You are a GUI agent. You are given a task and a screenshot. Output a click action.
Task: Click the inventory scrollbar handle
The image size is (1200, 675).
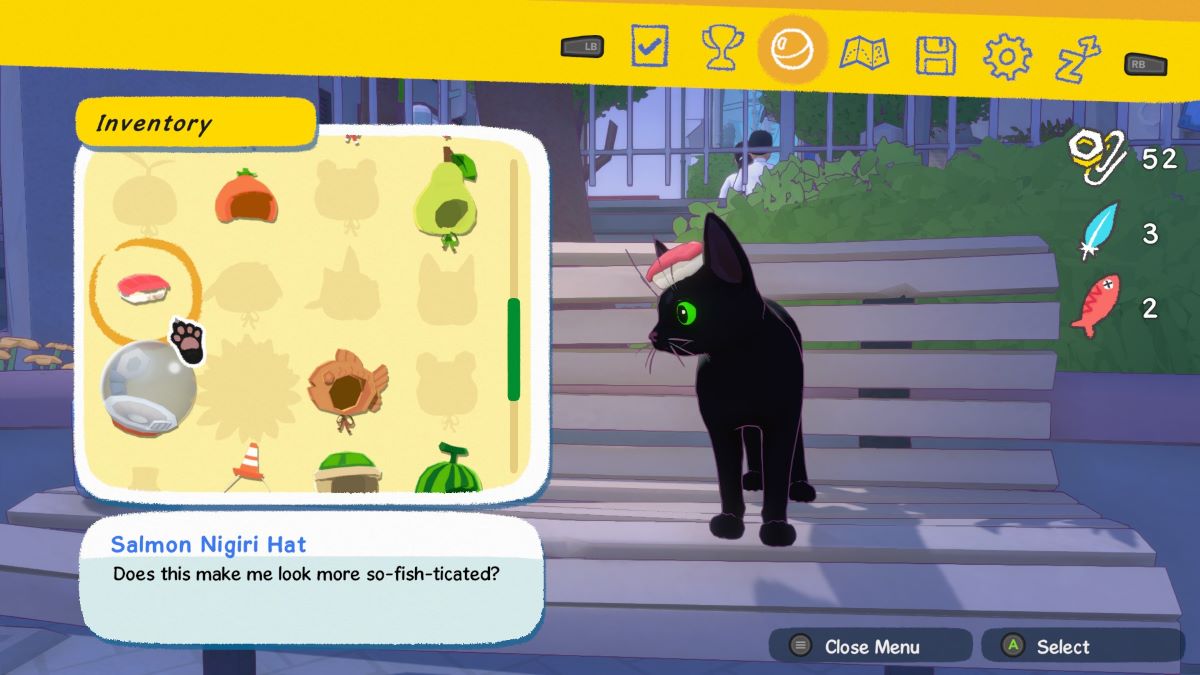pos(514,349)
